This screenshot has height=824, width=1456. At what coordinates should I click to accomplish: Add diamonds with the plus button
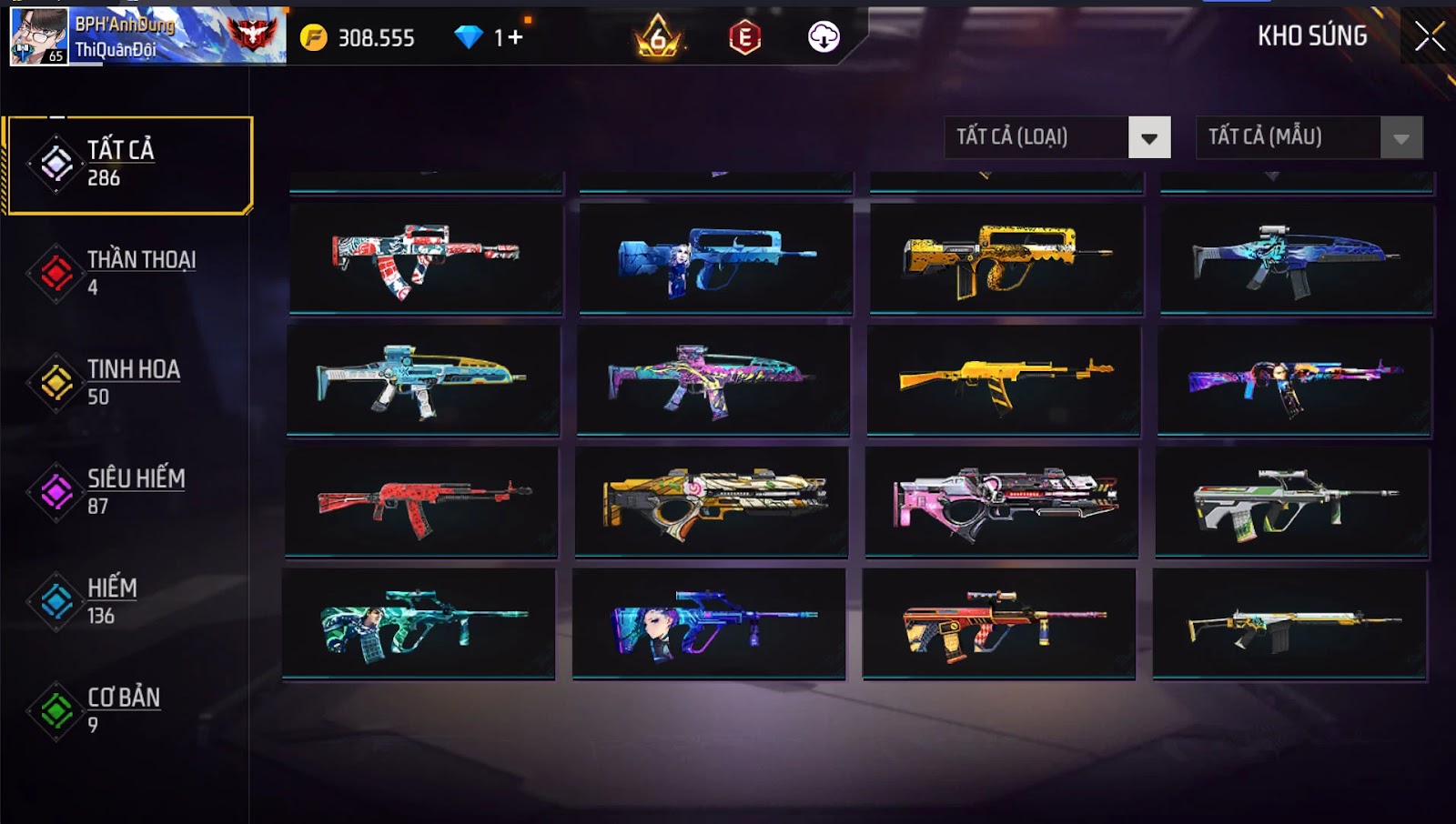[x=516, y=37]
